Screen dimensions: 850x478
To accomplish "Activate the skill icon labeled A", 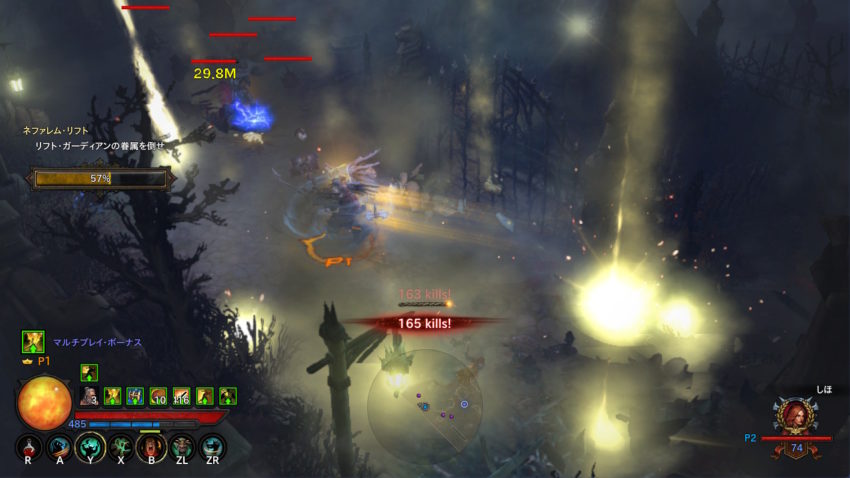I will tap(59, 446).
